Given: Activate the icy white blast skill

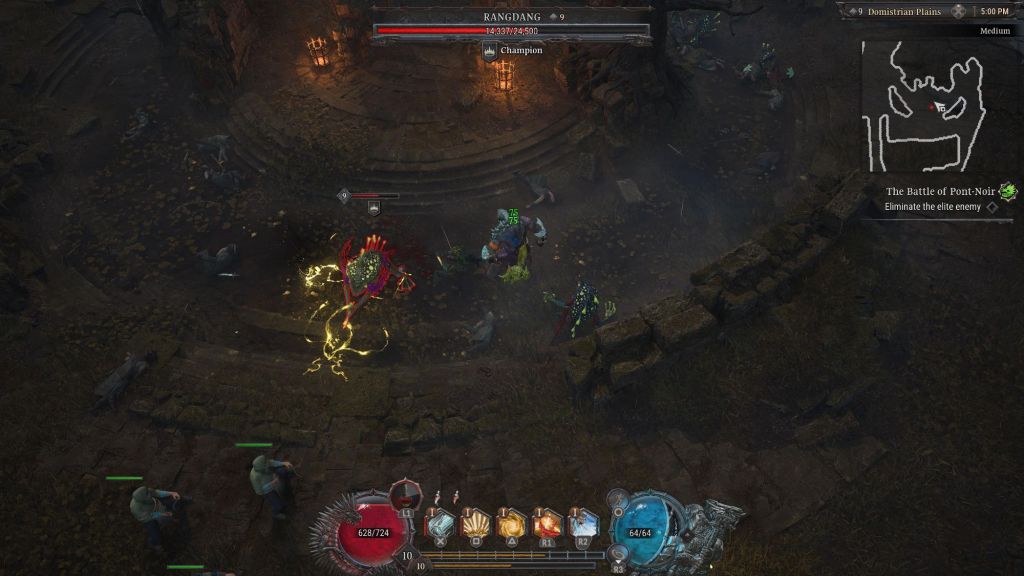Looking at the screenshot, I should (x=584, y=524).
